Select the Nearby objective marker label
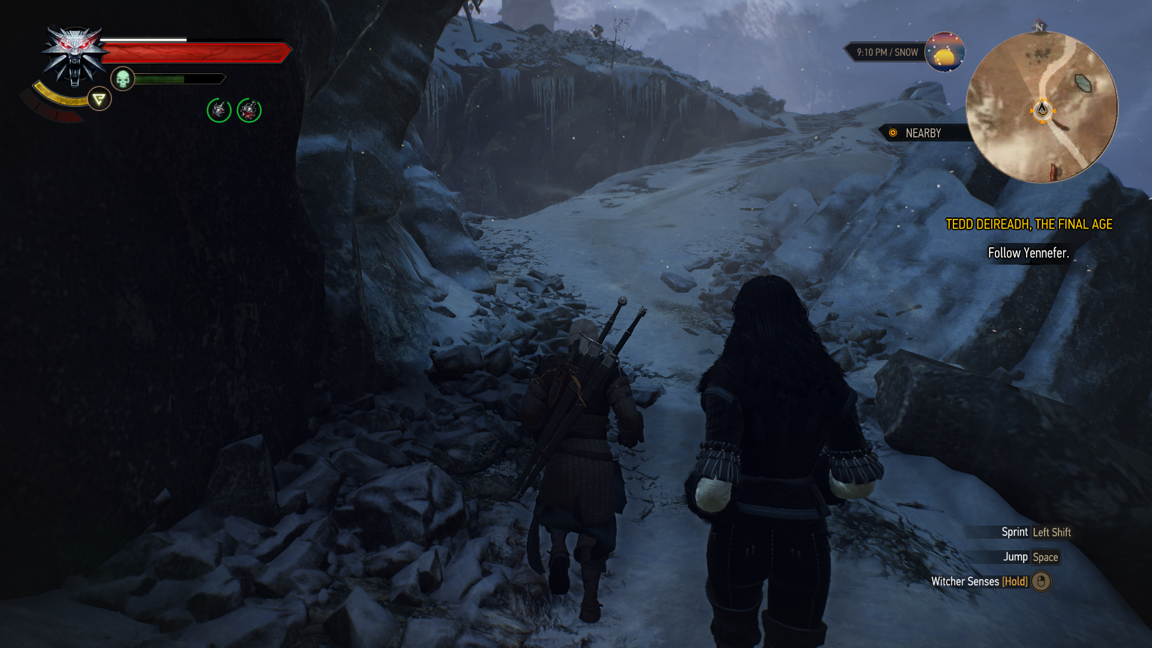The width and height of the screenshot is (1152, 648). point(921,133)
